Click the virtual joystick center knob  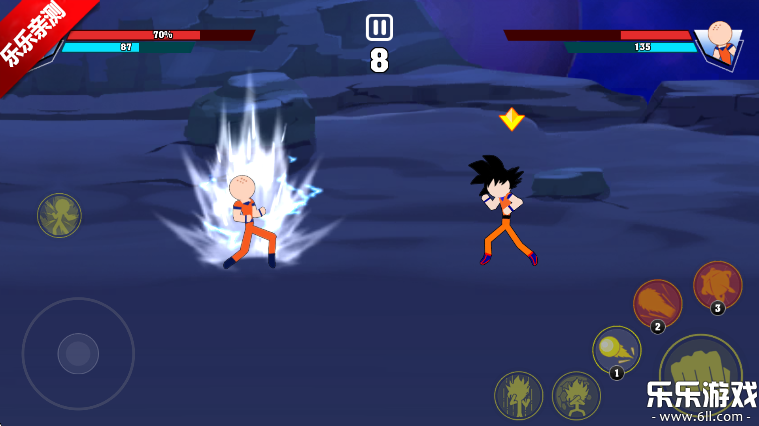[78, 353]
